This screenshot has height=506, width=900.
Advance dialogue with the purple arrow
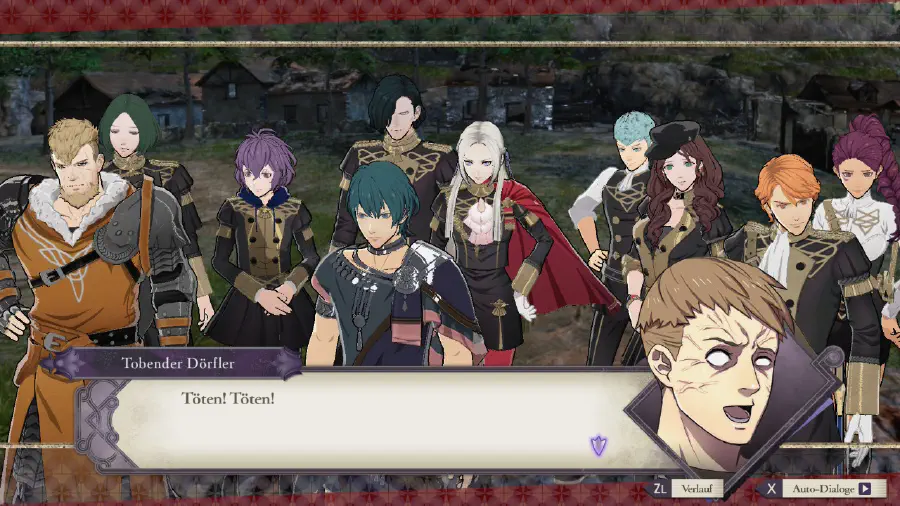click(x=598, y=445)
